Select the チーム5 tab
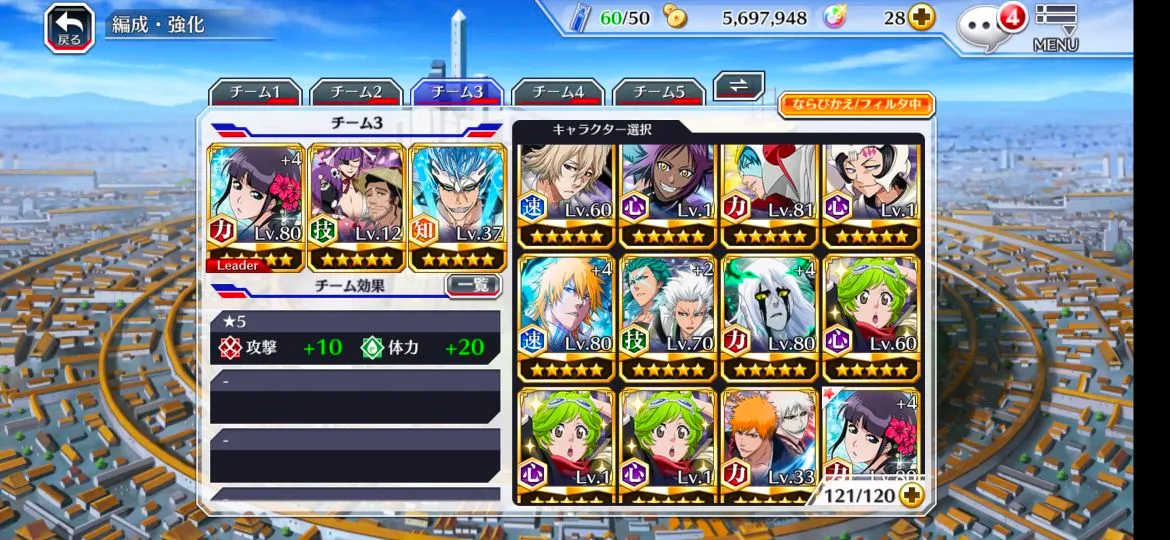The width and height of the screenshot is (1170, 540). click(658, 92)
